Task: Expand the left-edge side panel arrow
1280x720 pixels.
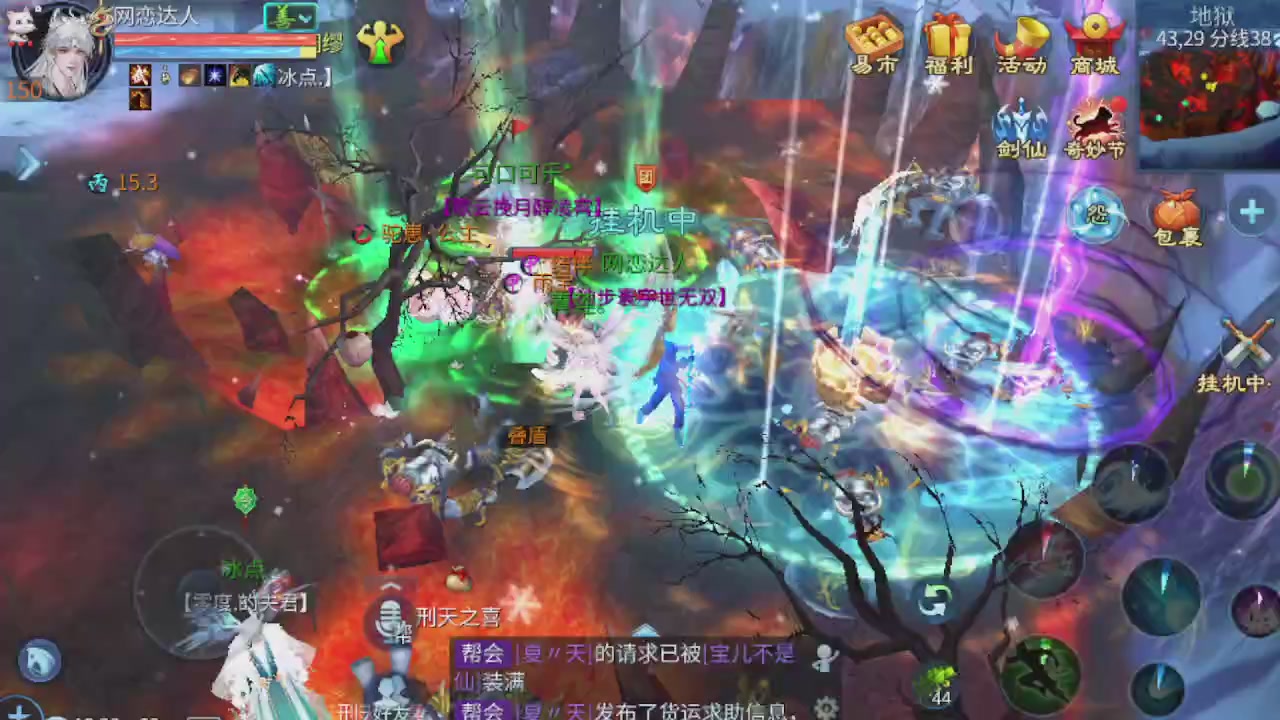Action: coord(28,165)
